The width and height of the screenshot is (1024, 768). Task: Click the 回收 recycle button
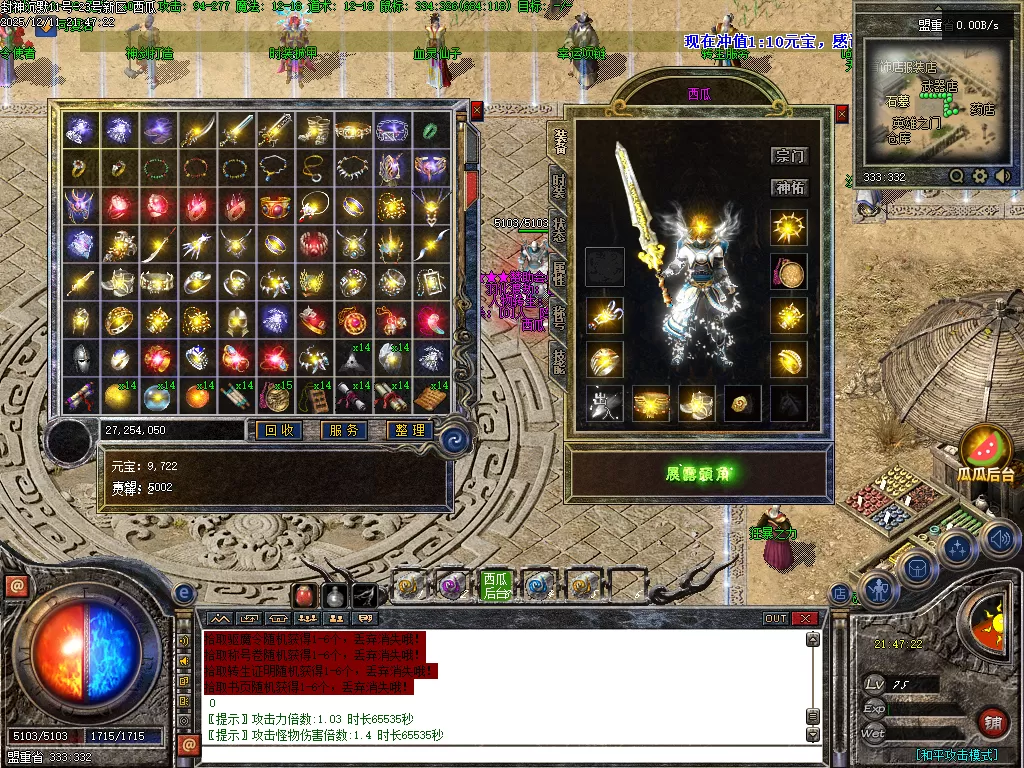point(279,430)
